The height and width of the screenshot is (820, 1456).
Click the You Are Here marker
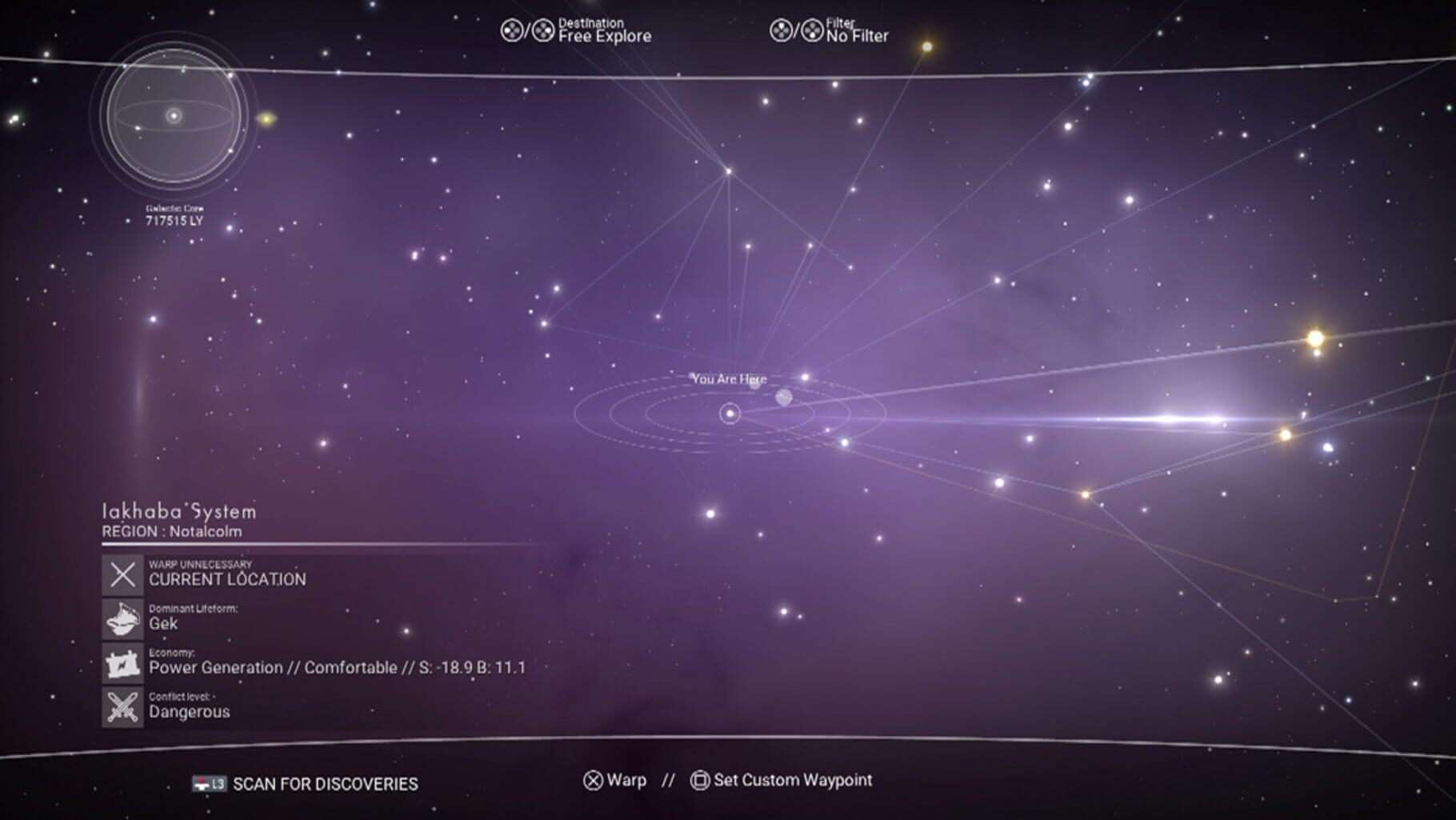point(730,379)
